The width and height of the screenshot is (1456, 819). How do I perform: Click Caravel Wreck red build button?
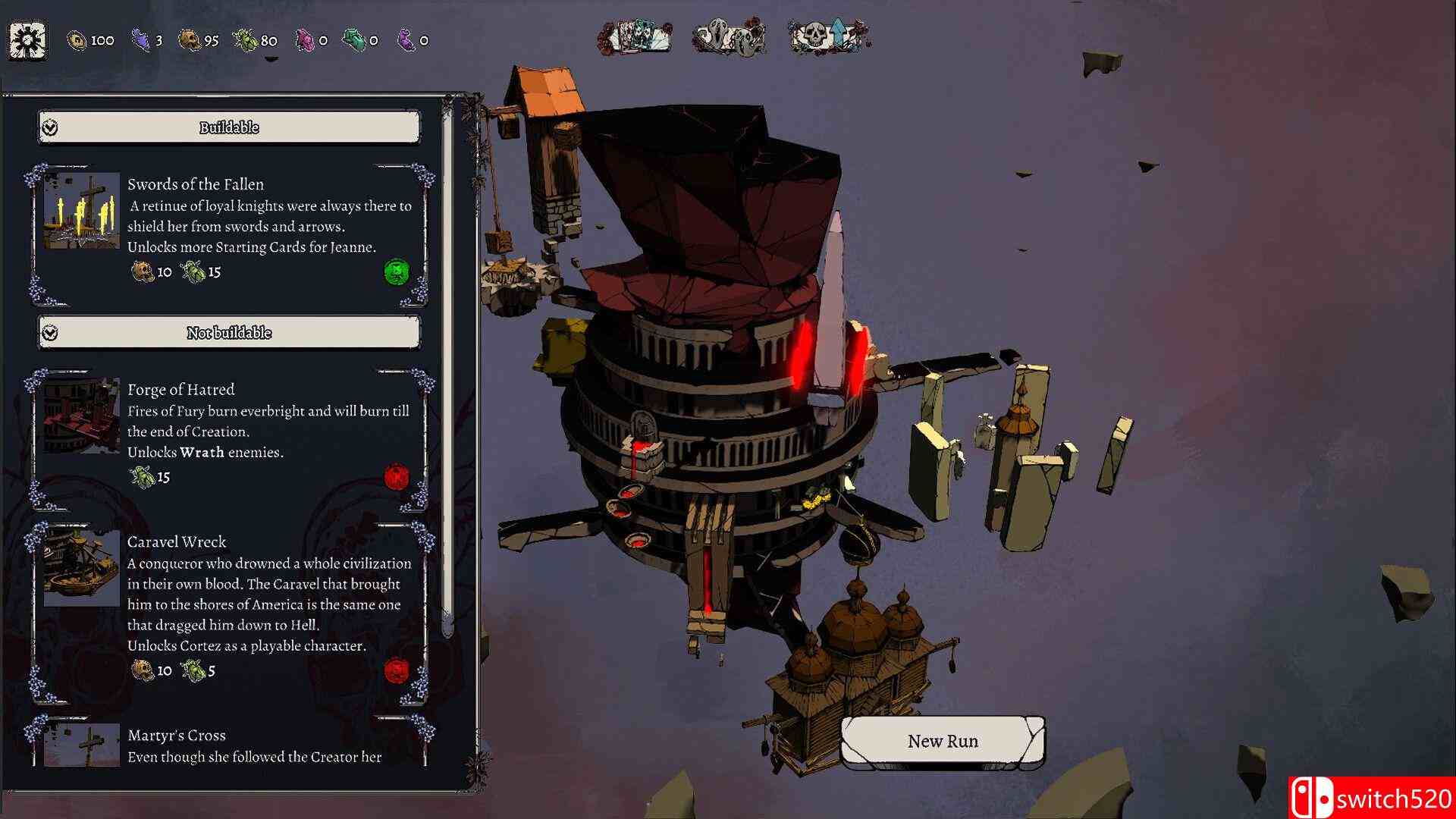tap(397, 670)
